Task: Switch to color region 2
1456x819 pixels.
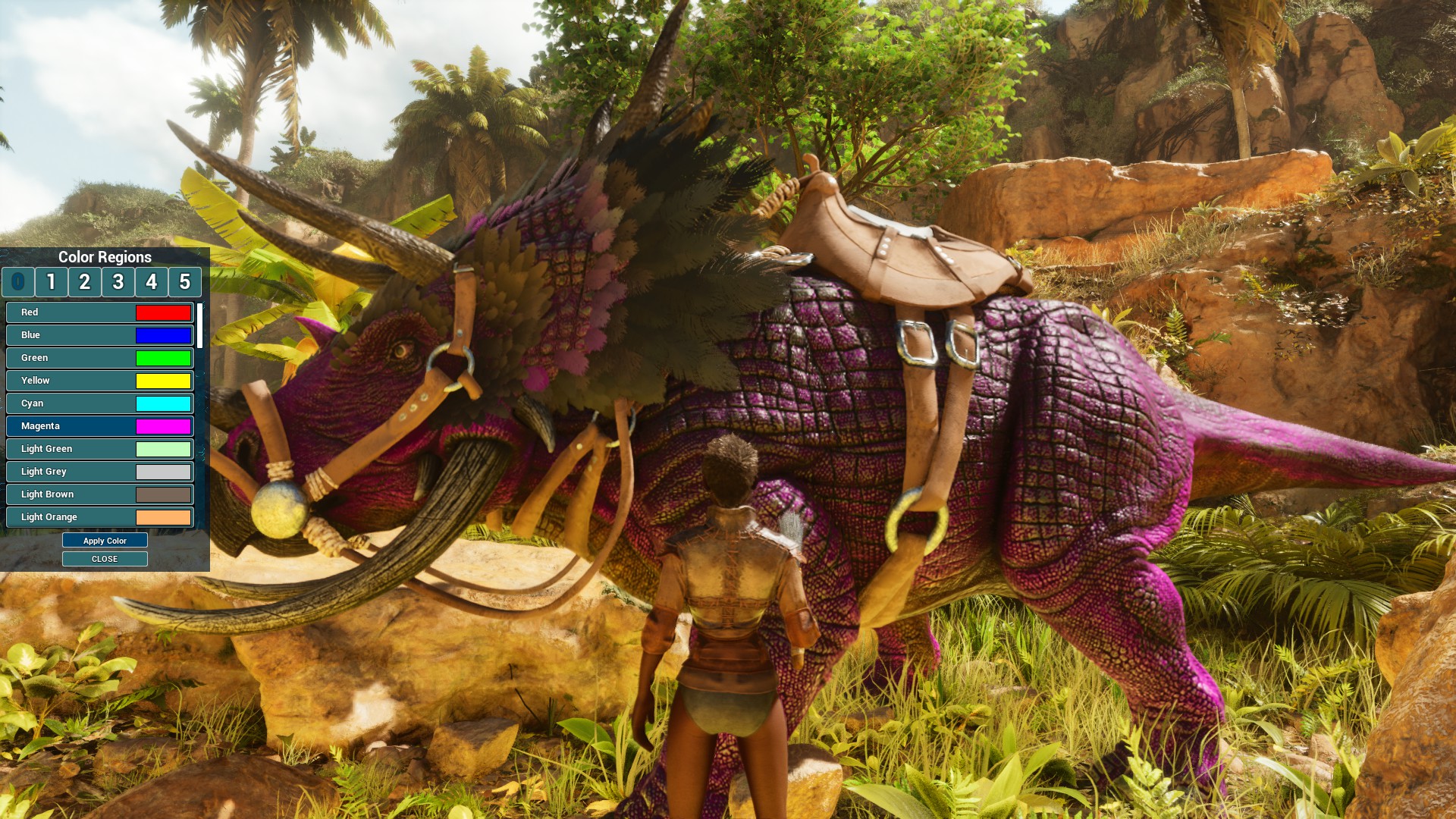Action: point(84,282)
